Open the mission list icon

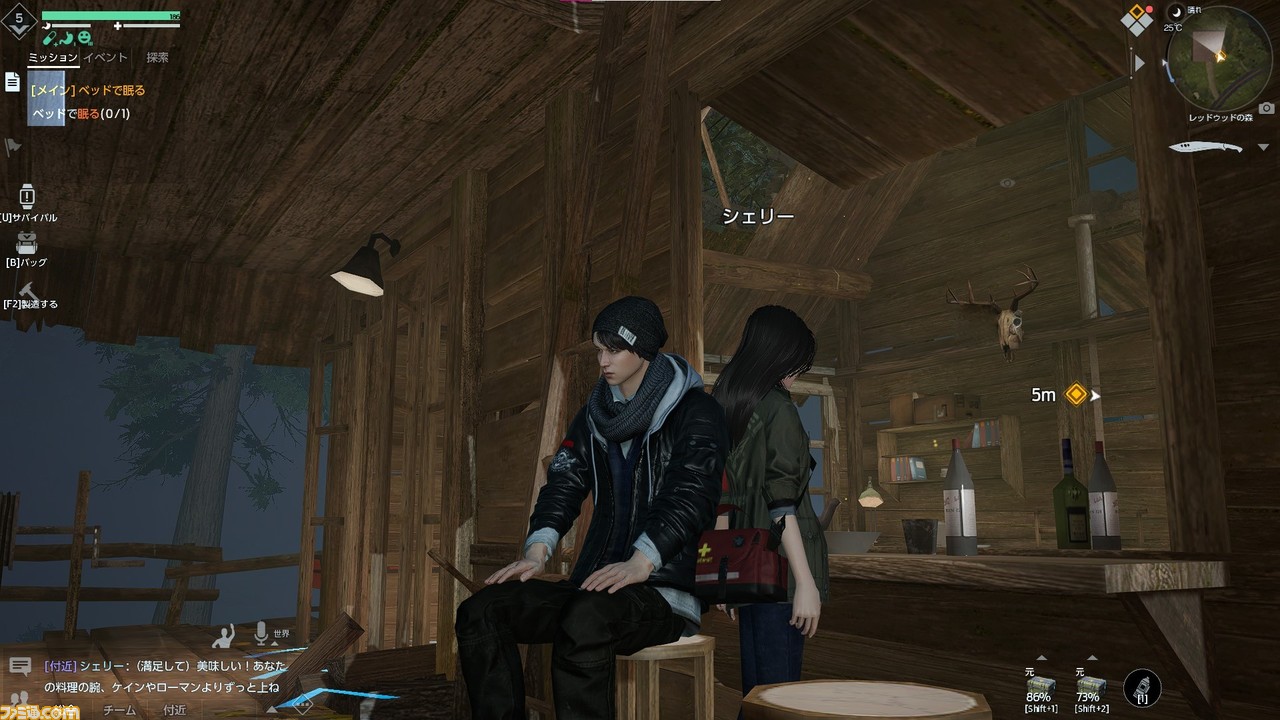pos(12,80)
